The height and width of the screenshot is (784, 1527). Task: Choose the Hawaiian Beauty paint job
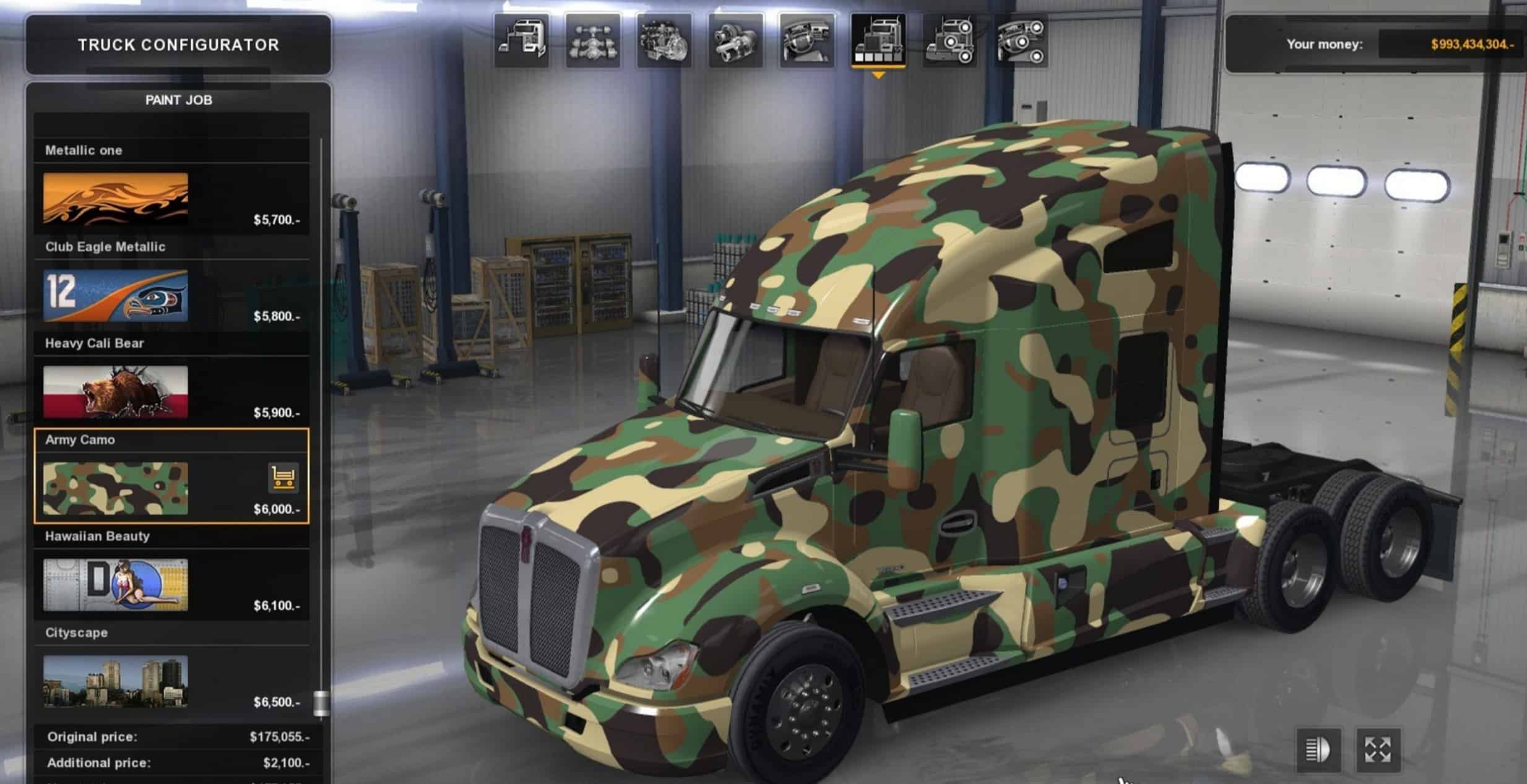coord(116,585)
